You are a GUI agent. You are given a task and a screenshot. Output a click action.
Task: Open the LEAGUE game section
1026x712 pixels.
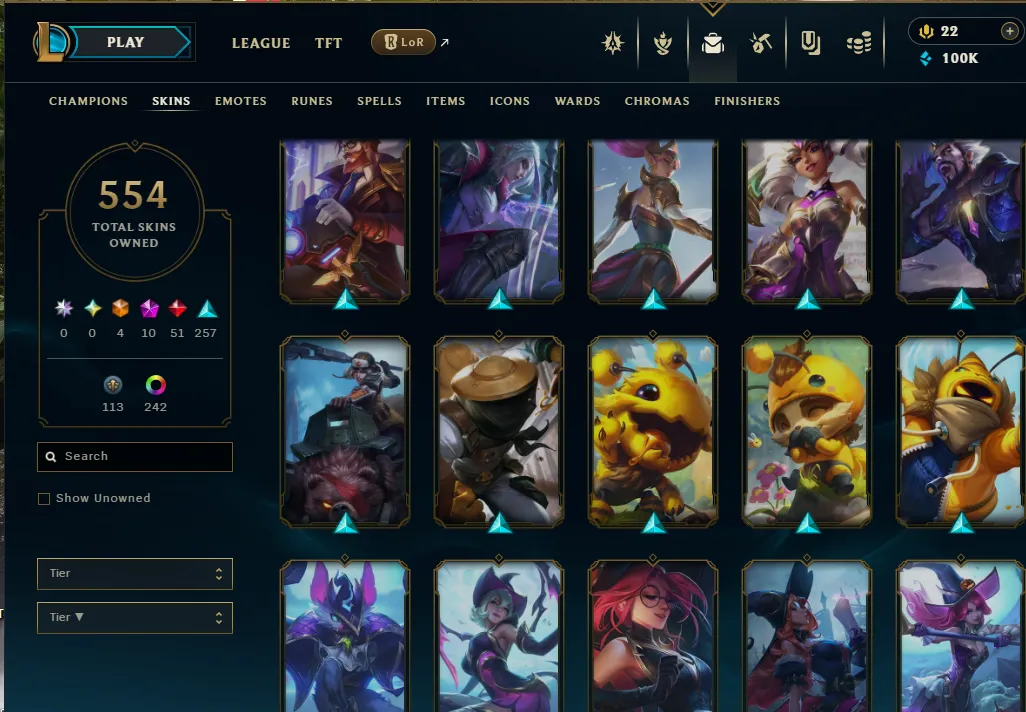(x=261, y=43)
